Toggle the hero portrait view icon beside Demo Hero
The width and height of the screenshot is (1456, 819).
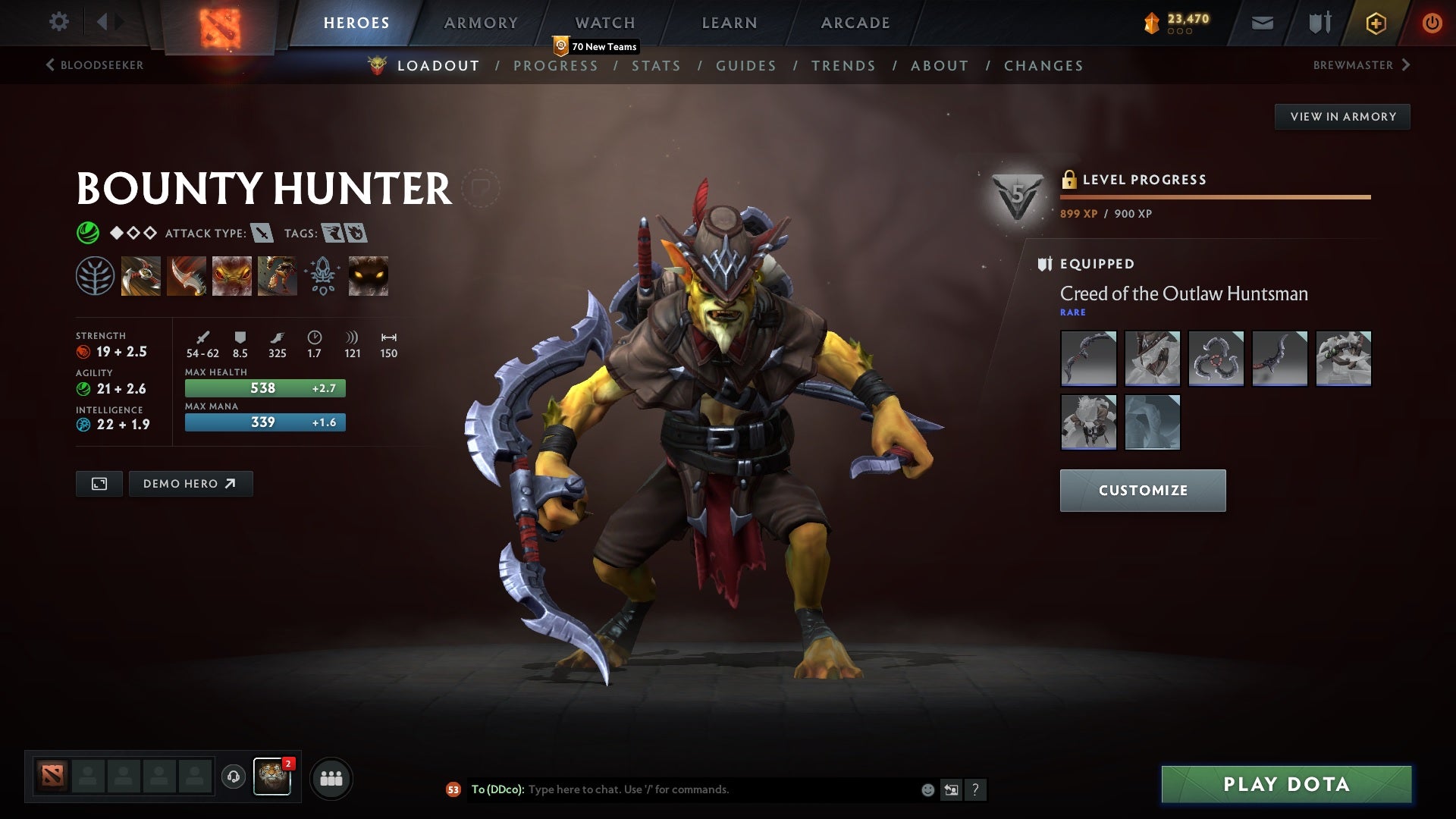(99, 483)
